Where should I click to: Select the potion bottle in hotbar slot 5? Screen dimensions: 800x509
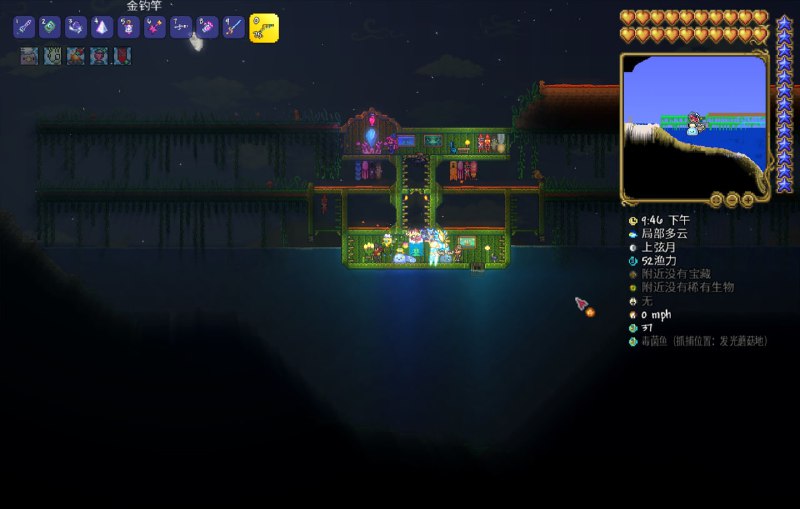(x=128, y=28)
